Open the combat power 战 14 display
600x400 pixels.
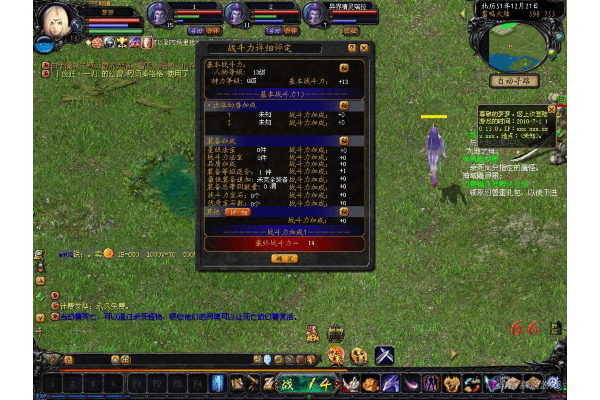click(x=305, y=383)
